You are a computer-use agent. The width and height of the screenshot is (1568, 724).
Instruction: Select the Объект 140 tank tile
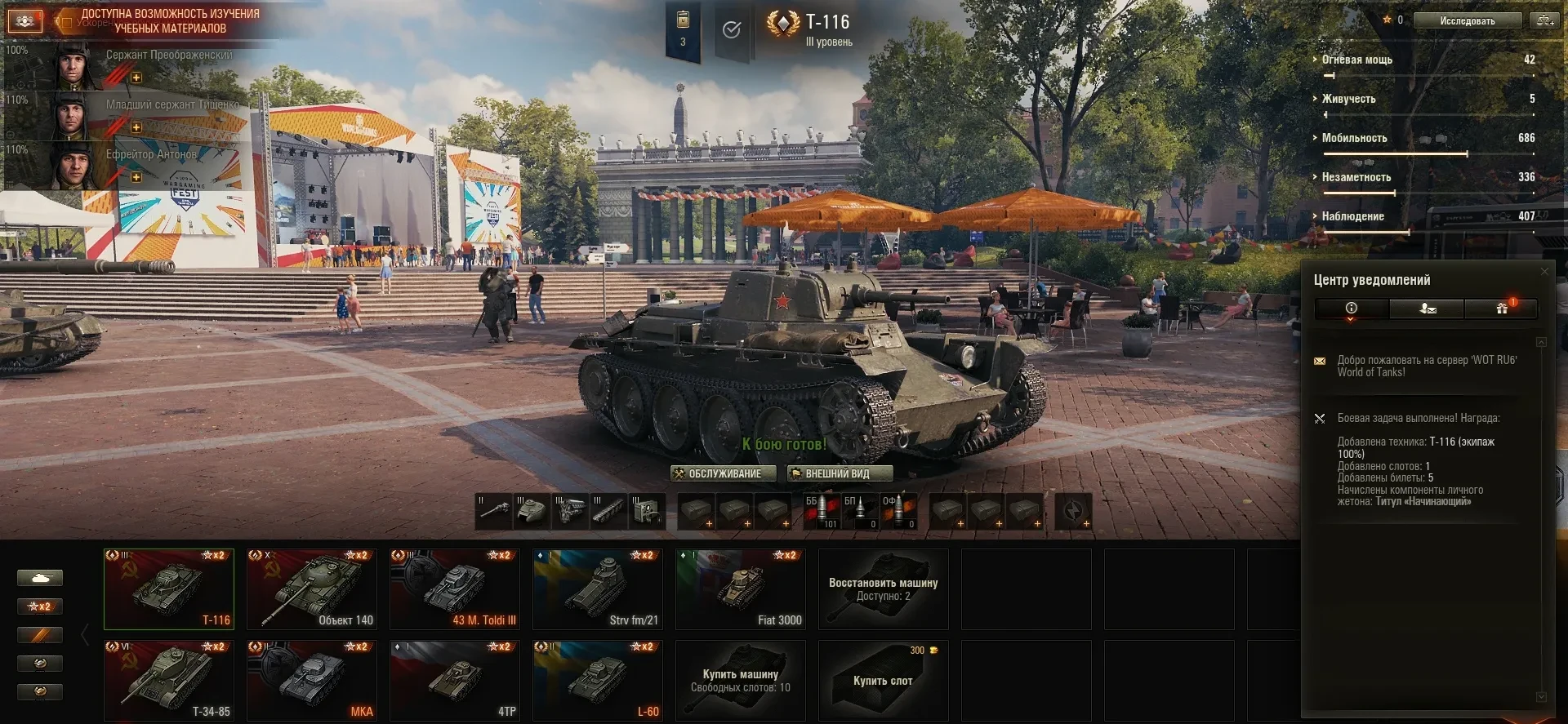(x=311, y=589)
